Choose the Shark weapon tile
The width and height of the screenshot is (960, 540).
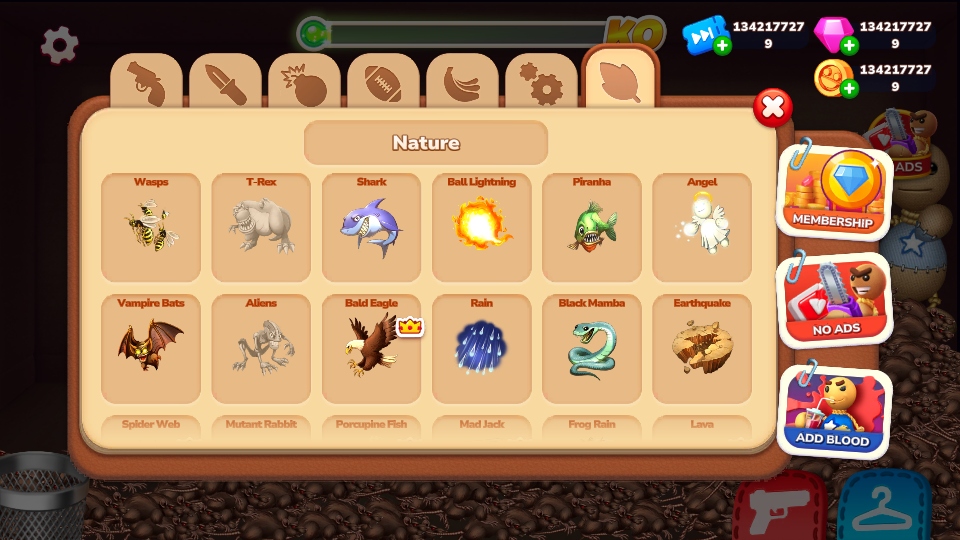371,227
